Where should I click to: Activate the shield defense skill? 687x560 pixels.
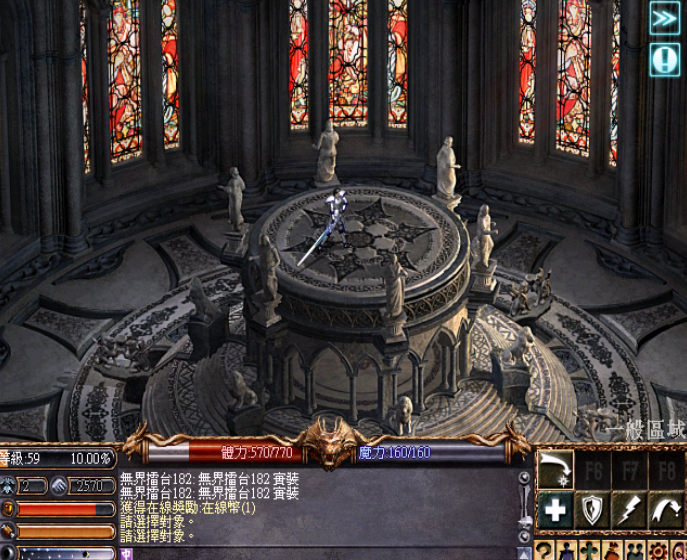(593, 510)
